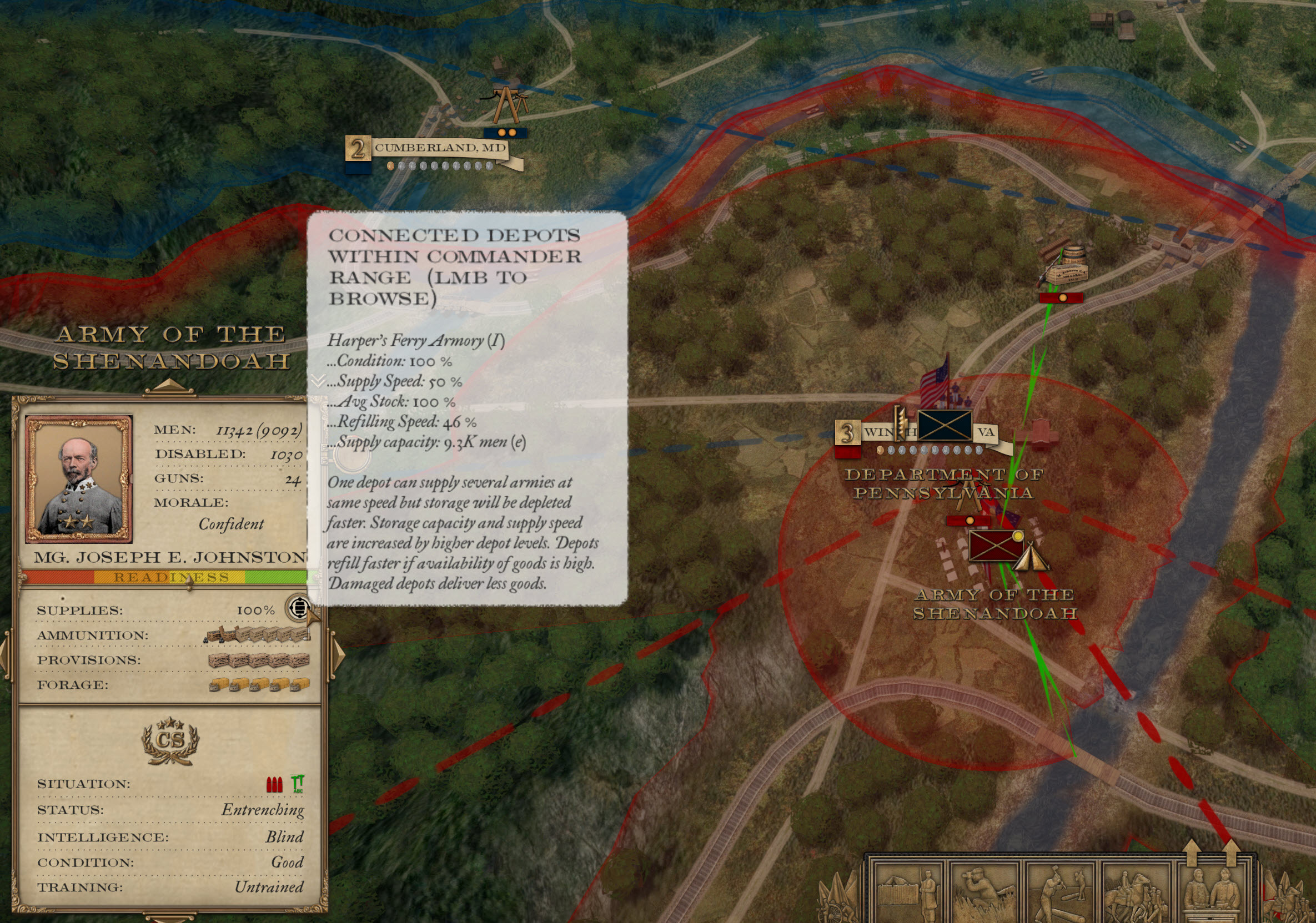This screenshot has width=1316, height=923.
Task: Select the Department of Pennsylvania unit marker
Action: [944, 425]
